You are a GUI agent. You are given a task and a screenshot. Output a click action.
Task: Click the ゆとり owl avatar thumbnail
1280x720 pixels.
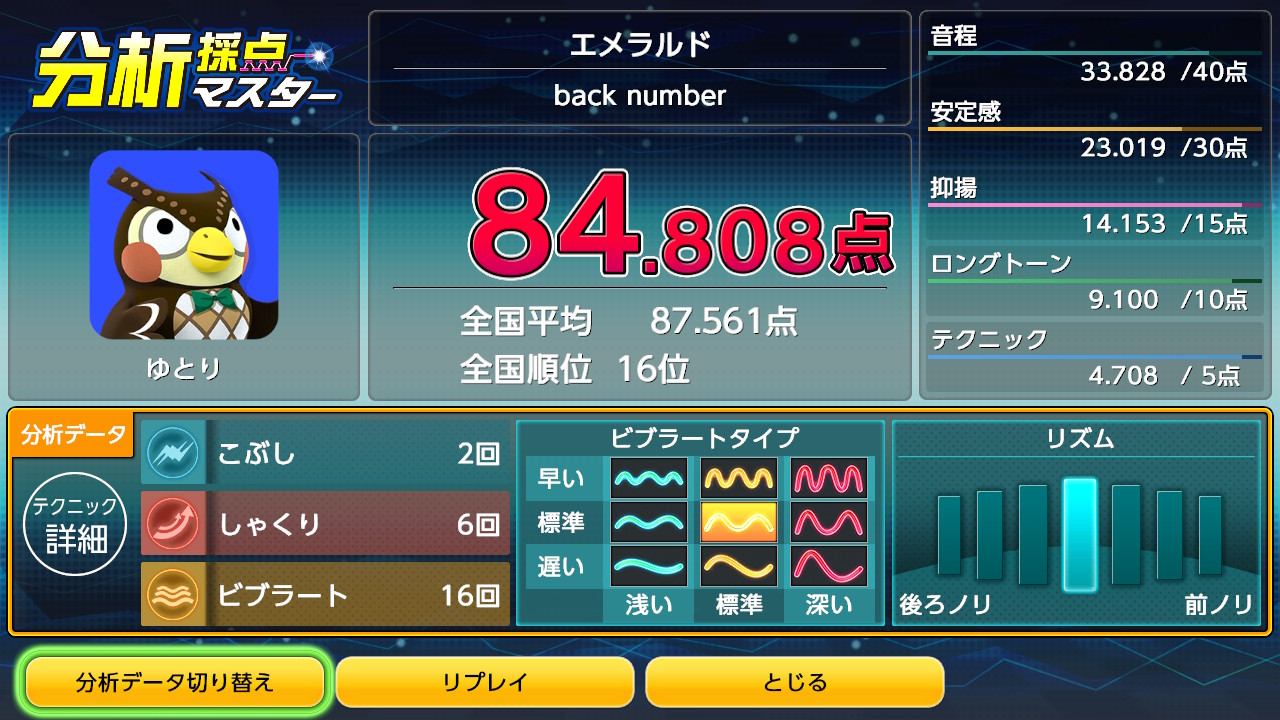(x=184, y=245)
